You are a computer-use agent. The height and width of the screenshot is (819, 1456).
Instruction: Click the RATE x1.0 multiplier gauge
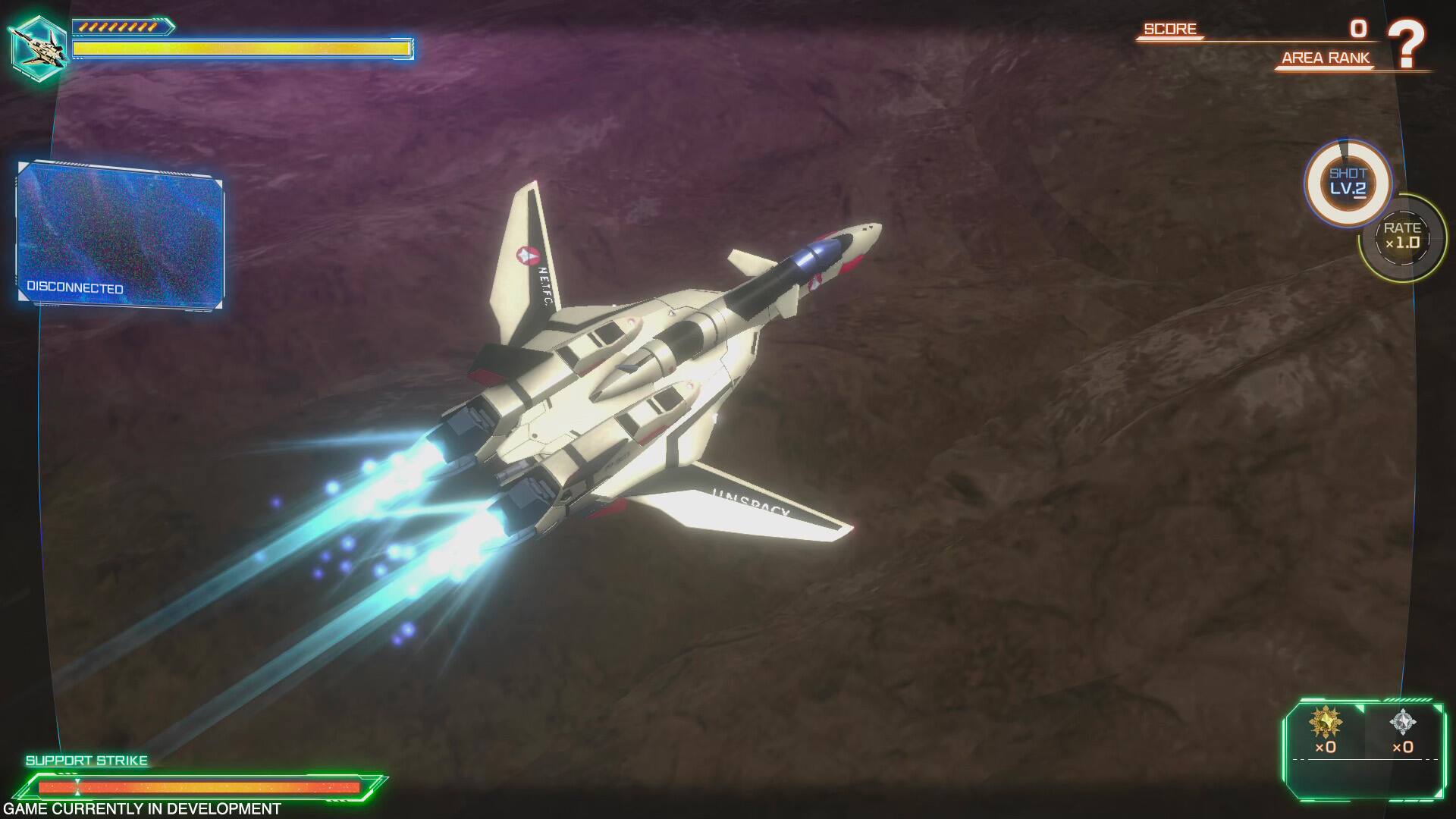point(1404,237)
